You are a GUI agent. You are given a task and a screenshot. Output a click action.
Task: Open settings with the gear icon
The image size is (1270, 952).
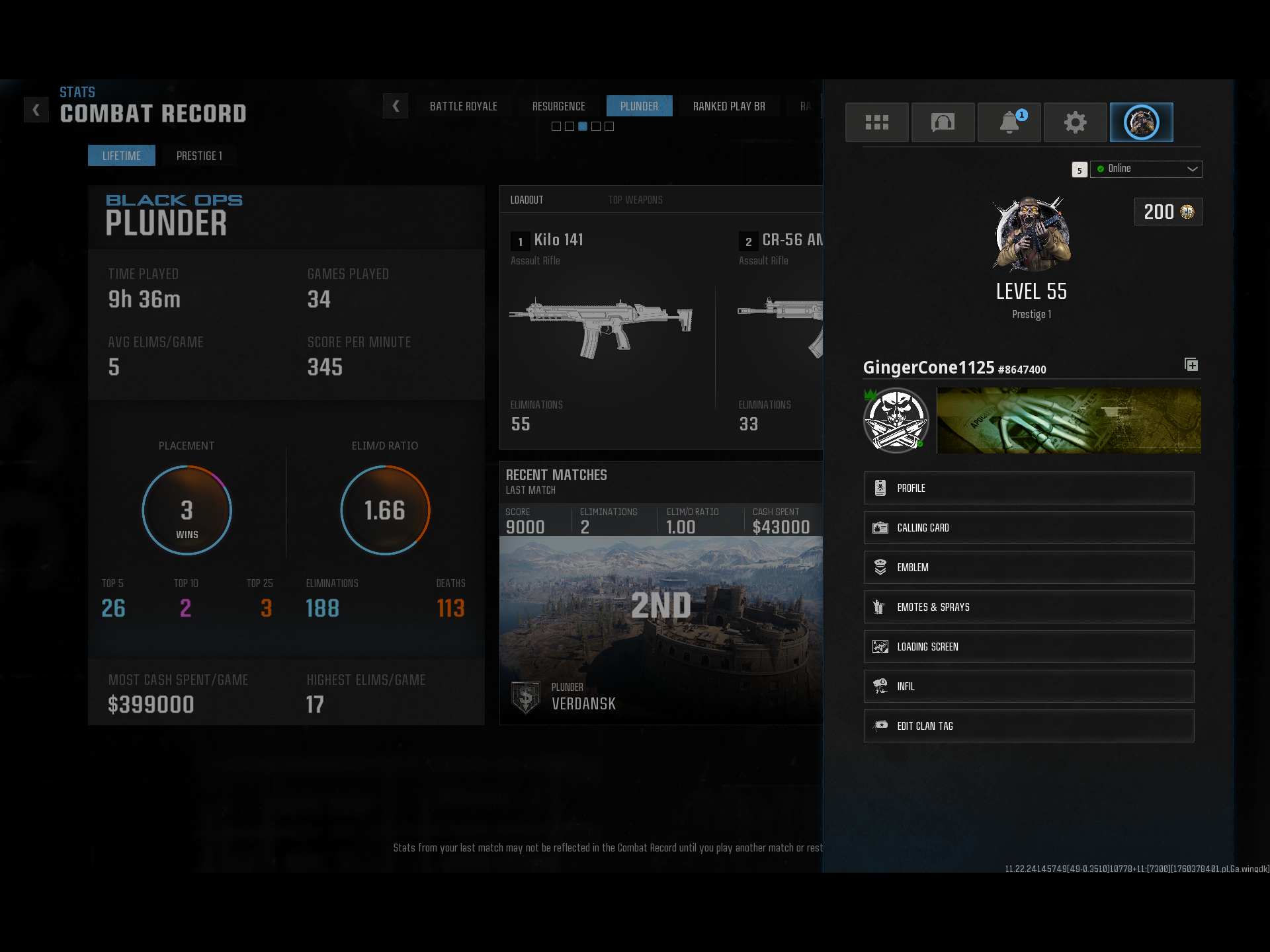tap(1075, 122)
